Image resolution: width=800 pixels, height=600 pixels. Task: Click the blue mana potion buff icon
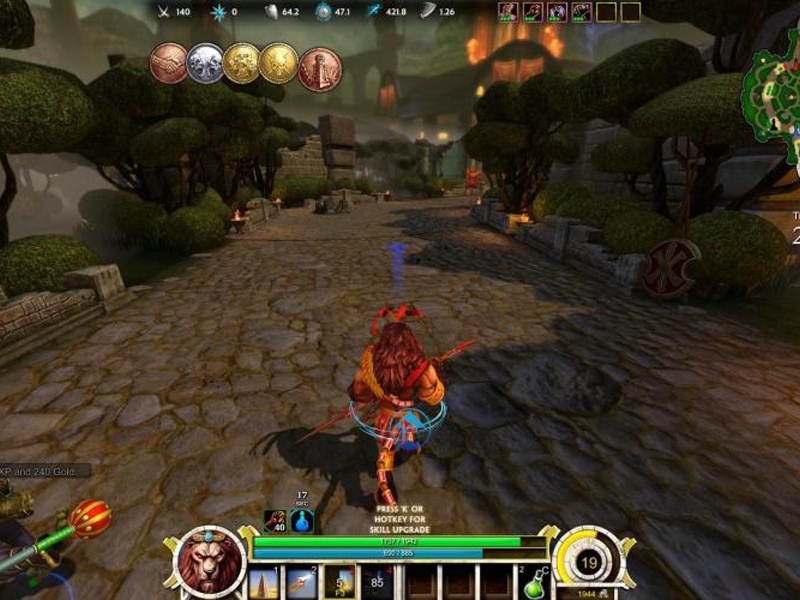coord(302,521)
